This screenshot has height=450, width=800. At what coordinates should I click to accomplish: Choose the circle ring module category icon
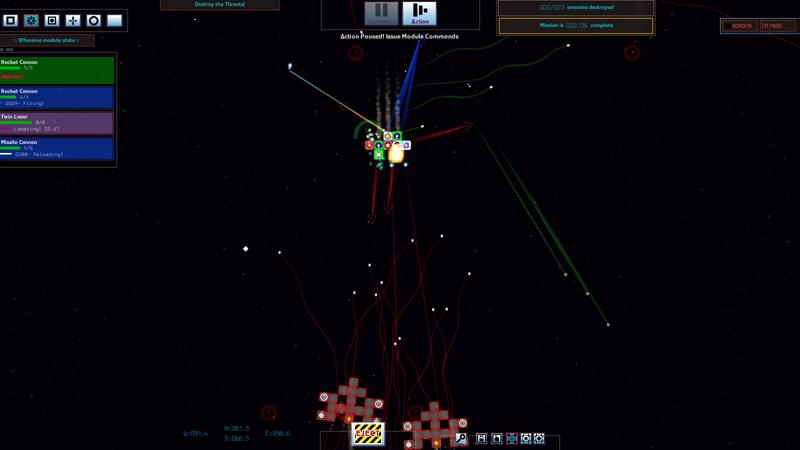(x=94, y=20)
